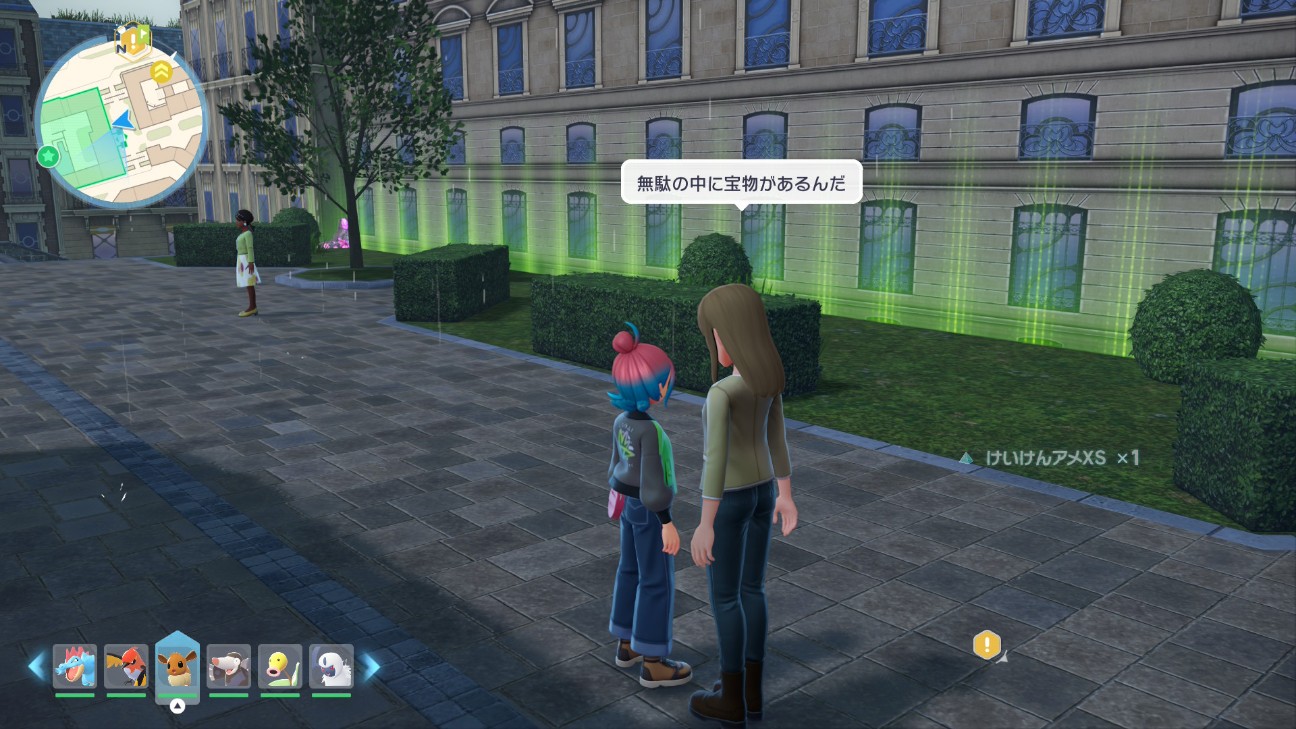Select Feraligatr in the party bar
1296x729 pixels.
click(x=75, y=665)
